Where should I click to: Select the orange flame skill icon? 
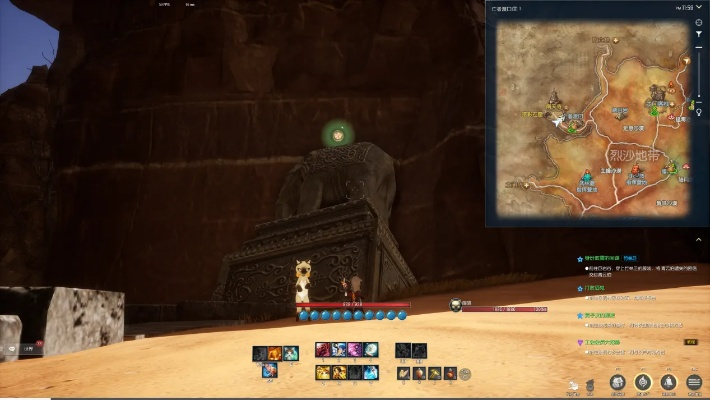coord(274,353)
